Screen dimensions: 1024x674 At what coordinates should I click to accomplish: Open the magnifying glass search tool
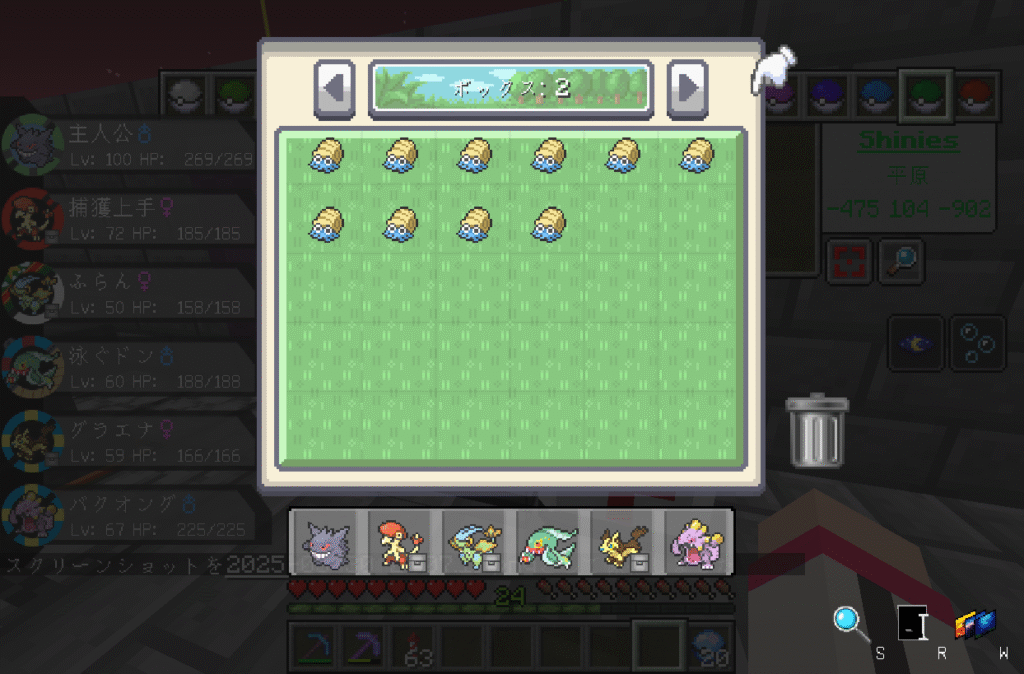point(850,622)
